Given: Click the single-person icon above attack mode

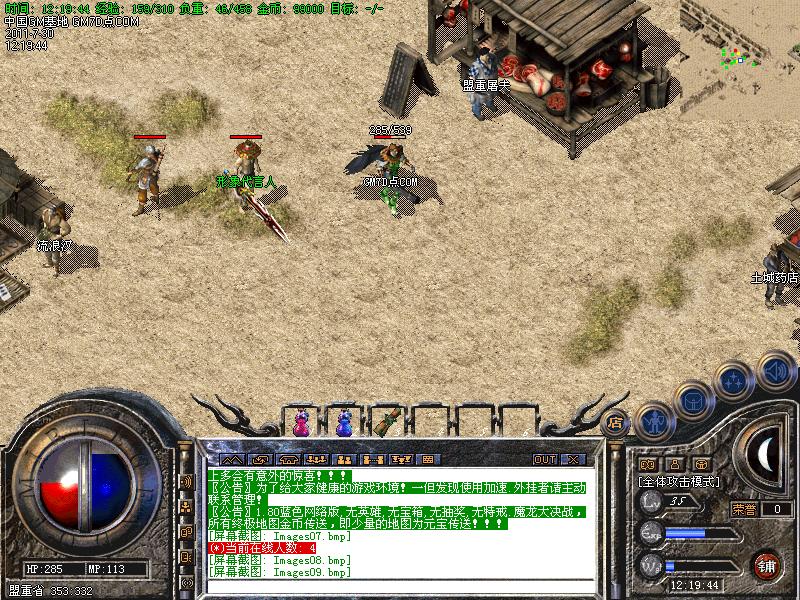Looking at the screenshot, I should coord(674,464).
